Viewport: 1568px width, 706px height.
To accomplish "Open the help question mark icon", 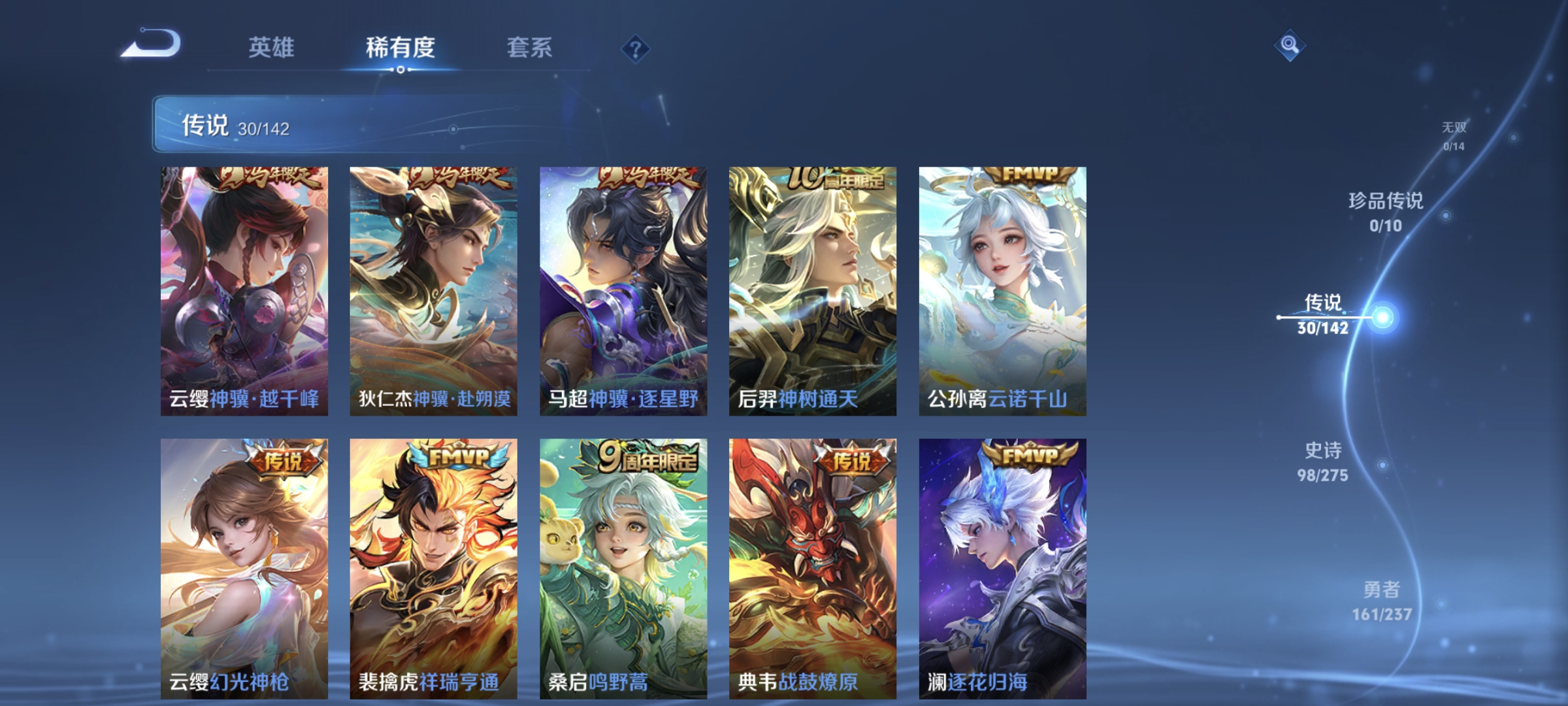I will (637, 48).
